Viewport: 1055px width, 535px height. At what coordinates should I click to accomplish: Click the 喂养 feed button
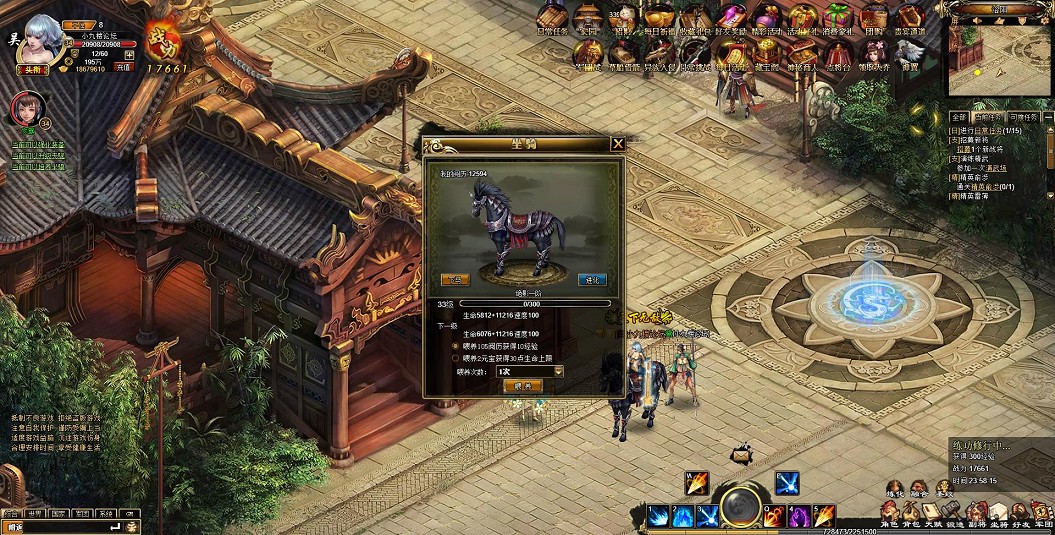[x=522, y=385]
